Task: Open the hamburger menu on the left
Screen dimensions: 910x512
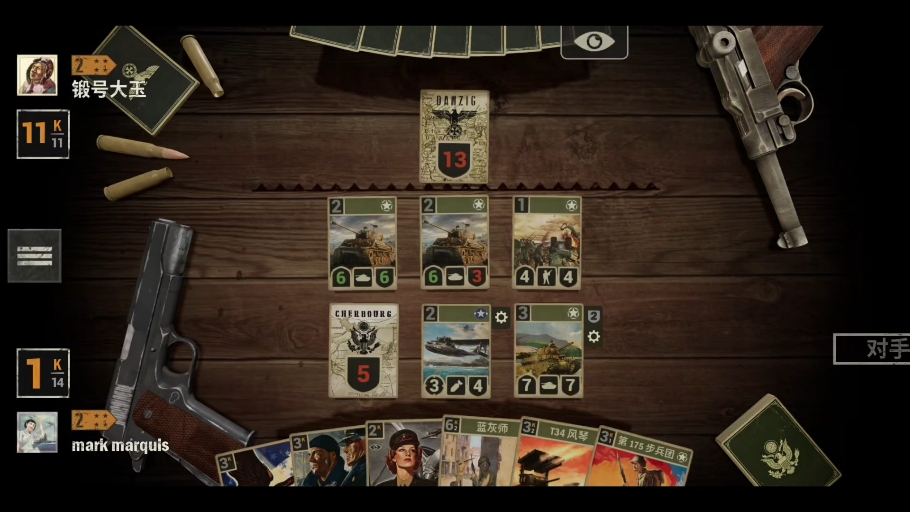Action: (x=34, y=256)
